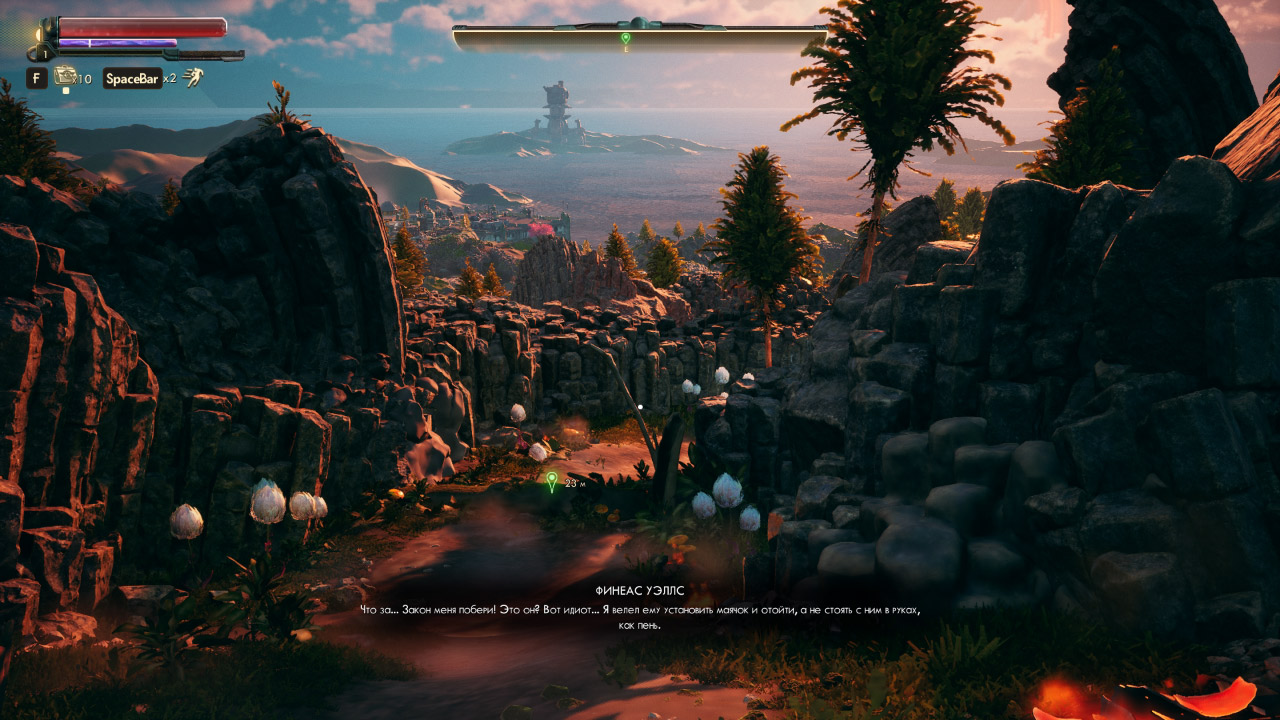Click the ammo counter showing 1
Viewport: 1280px width, 720px height.
click(45, 53)
